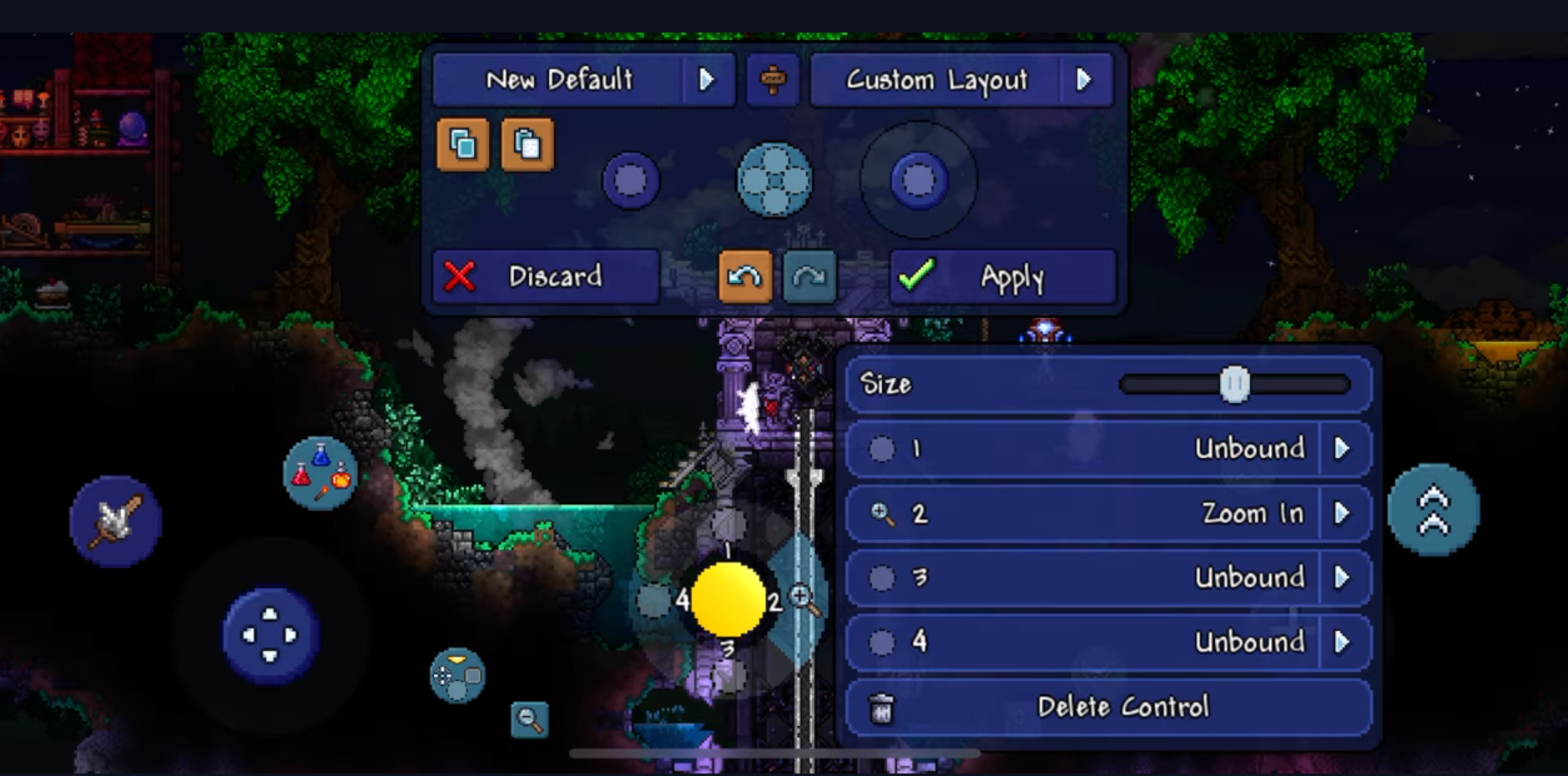Tap the sword attack button
Screen dimensions: 1568x776
tap(115, 522)
